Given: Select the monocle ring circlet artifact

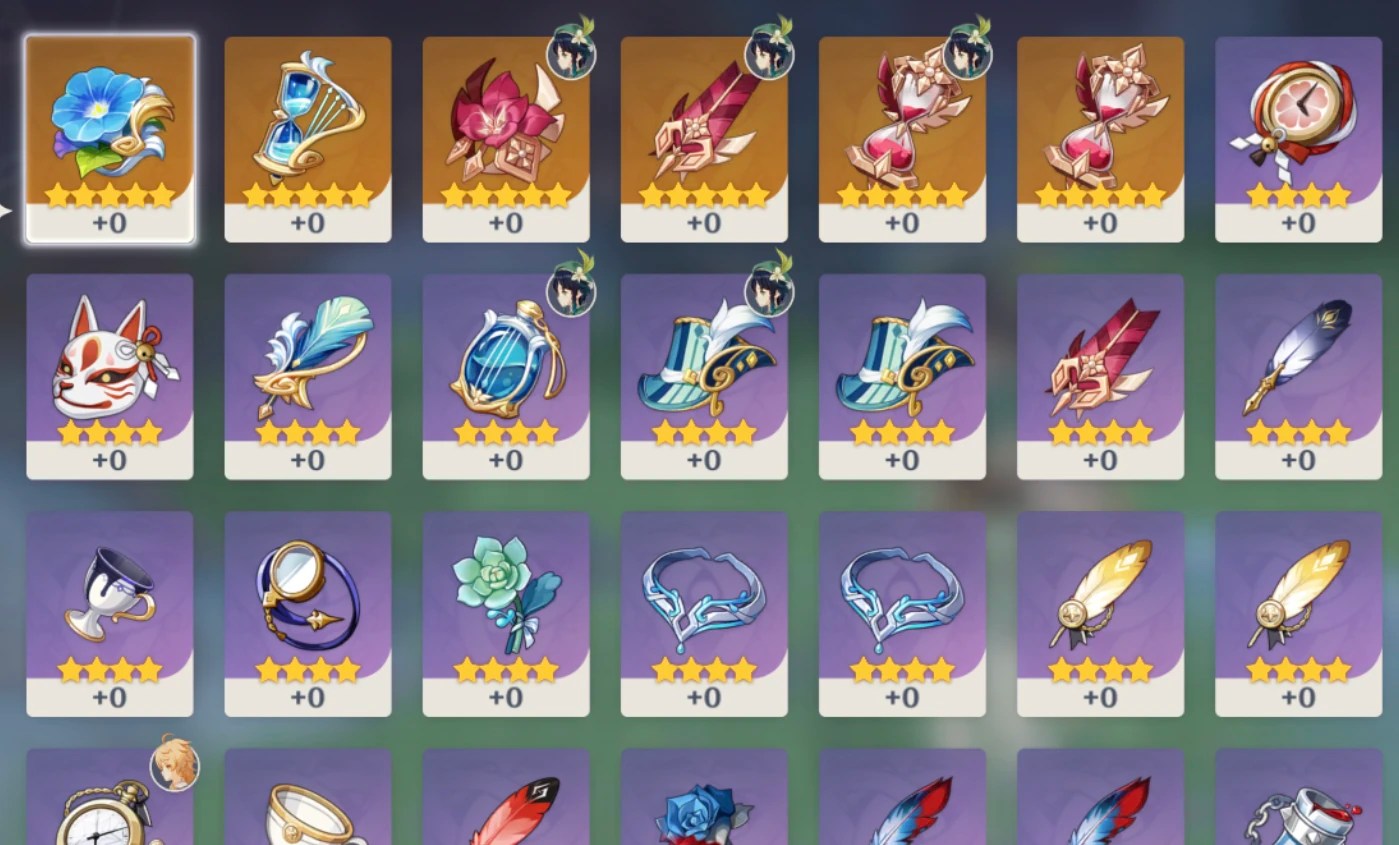Looking at the screenshot, I should [x=307, y=598].
